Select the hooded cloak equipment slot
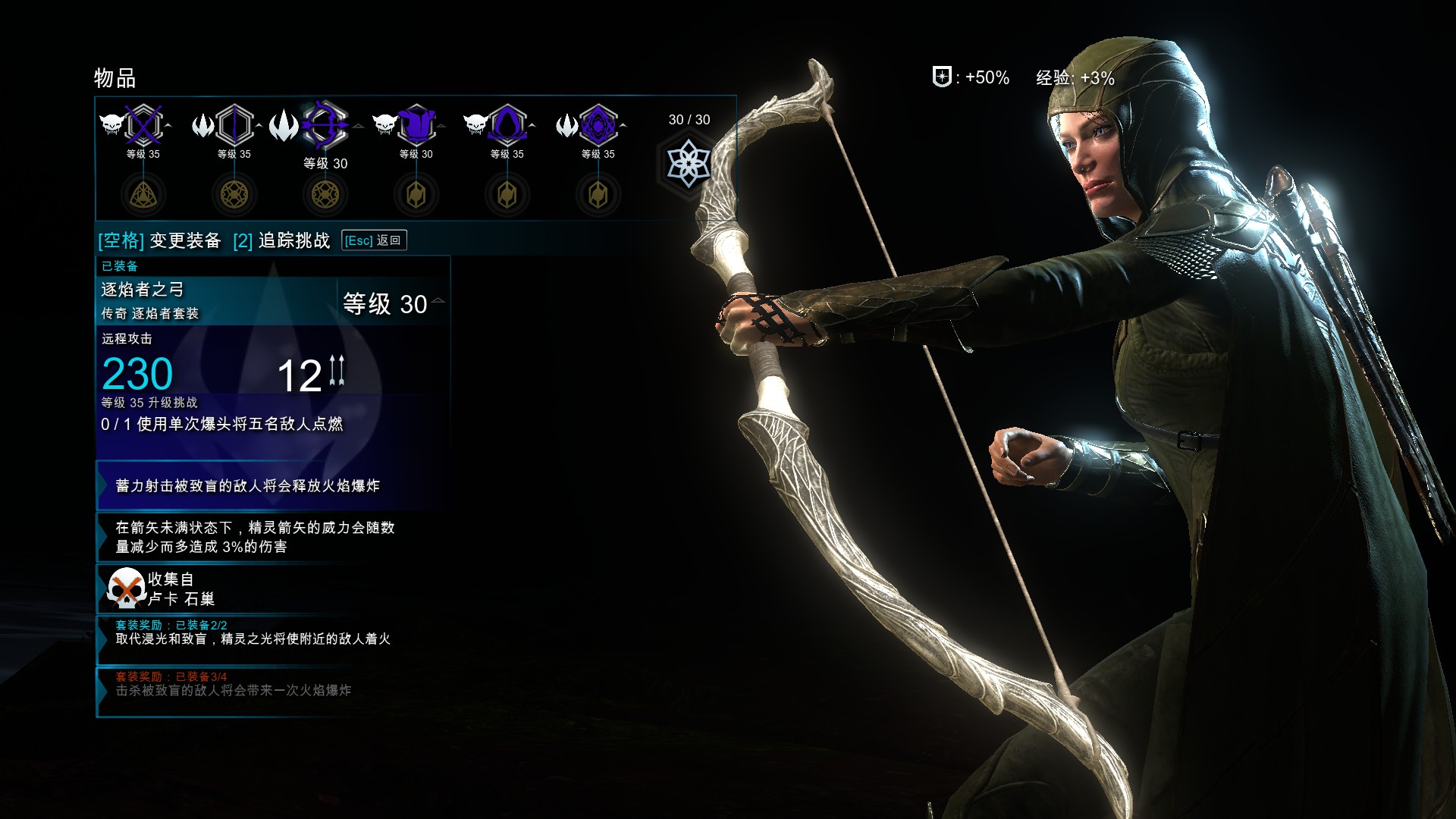 507,125
